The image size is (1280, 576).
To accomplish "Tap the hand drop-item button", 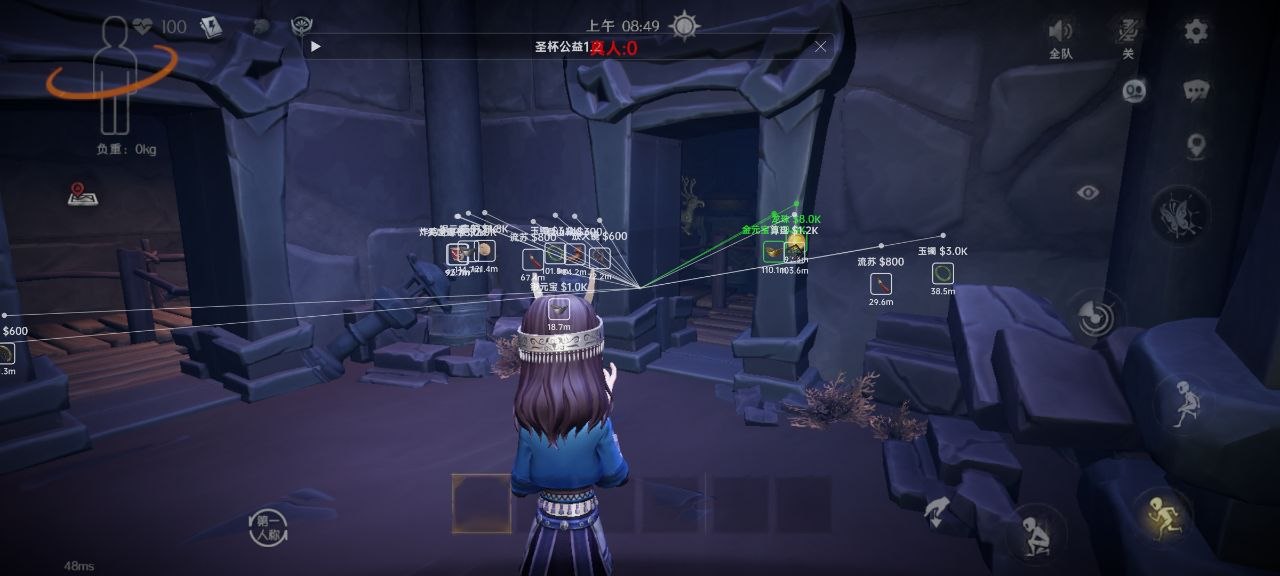I will (x=937, y=512).
